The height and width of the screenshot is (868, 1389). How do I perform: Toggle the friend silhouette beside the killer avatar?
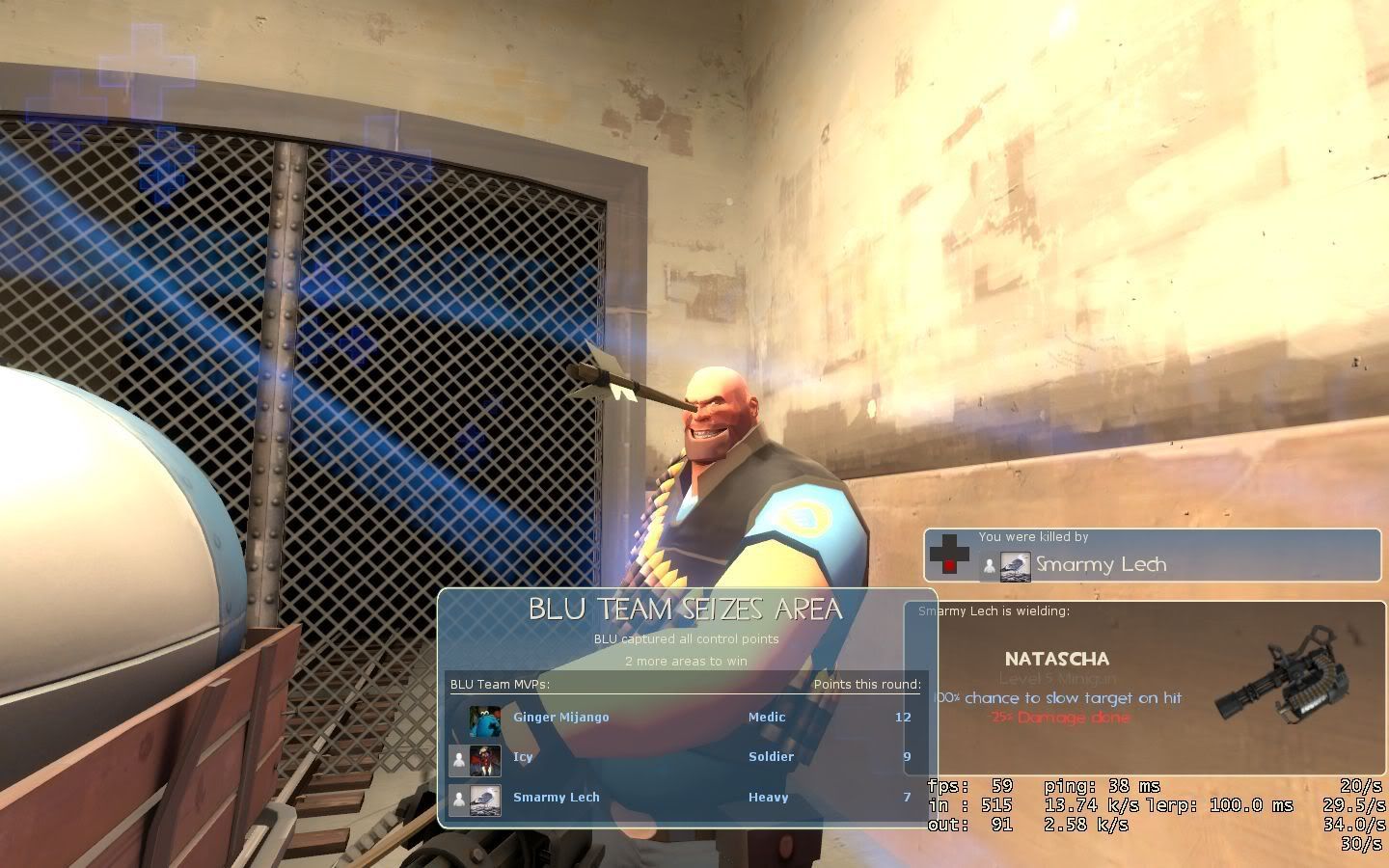[989, 565]
